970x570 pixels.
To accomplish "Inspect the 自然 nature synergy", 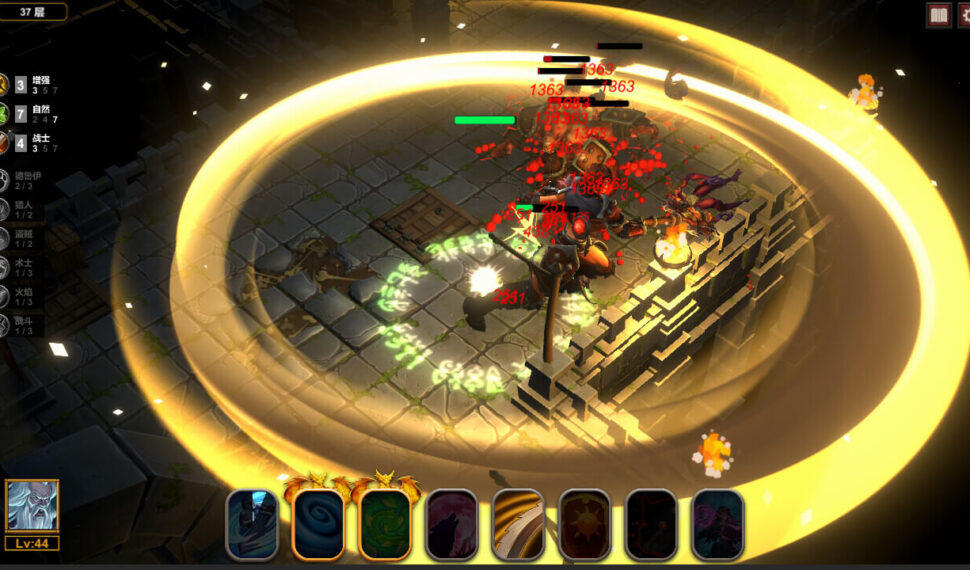I will coord(28,114).
